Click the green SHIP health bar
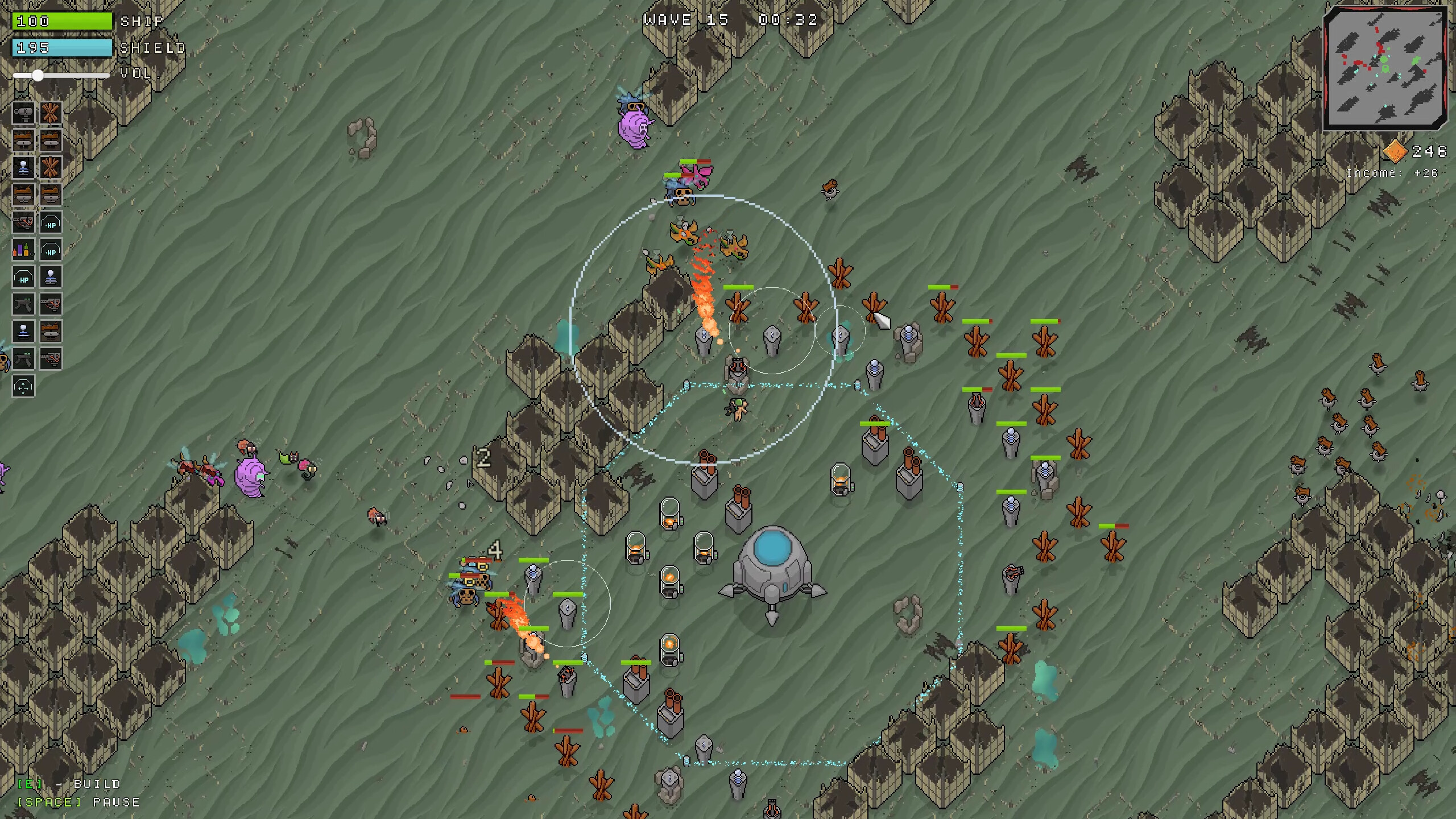Viewport: 1456px width, 819px height. (63, 22)
